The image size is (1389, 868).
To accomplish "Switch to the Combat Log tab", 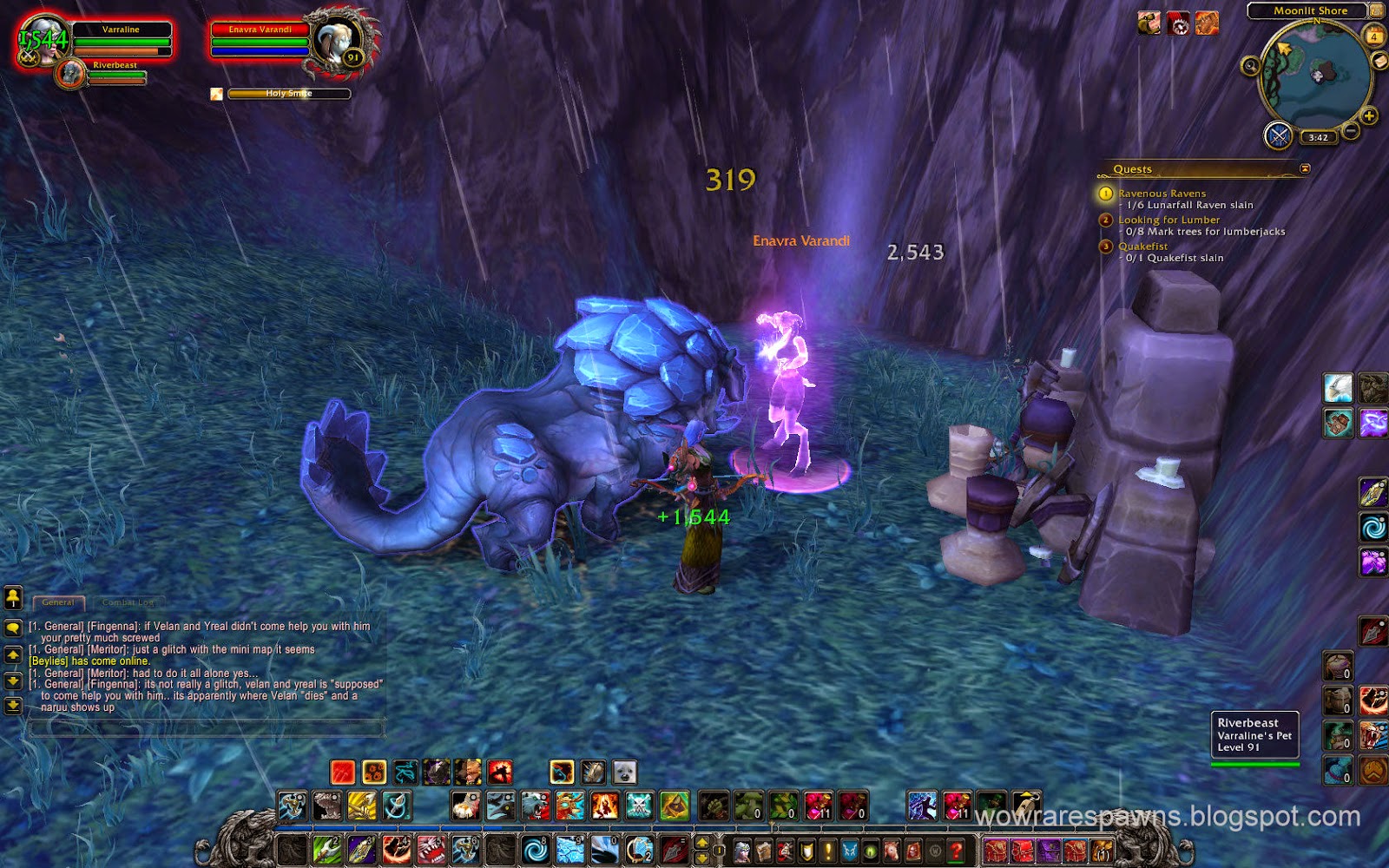I will click(x=128, y=601).
